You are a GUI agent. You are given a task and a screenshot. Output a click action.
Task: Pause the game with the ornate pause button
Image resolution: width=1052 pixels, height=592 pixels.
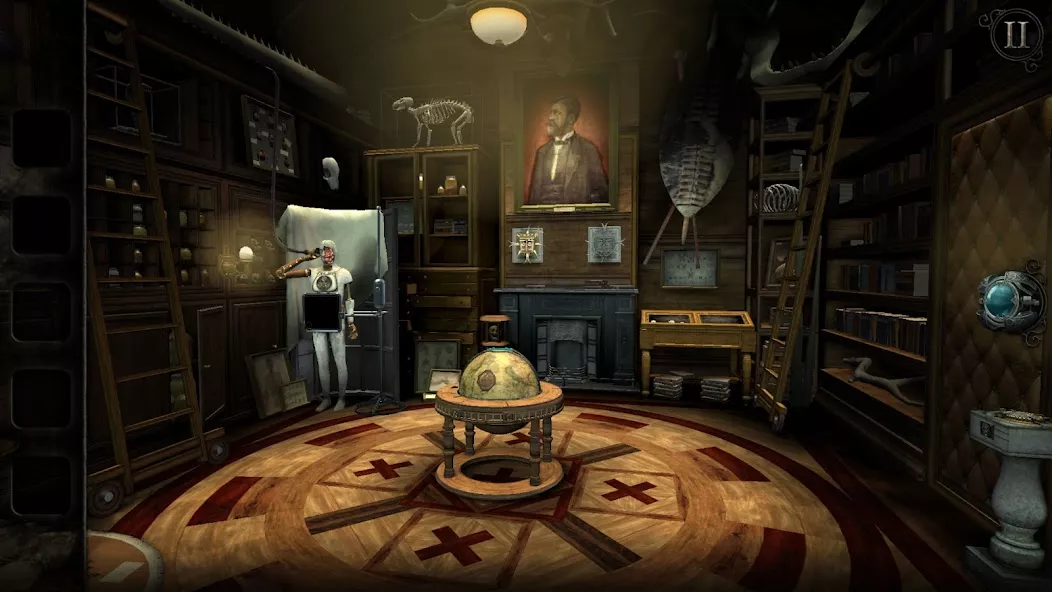tap(1016, 35)
